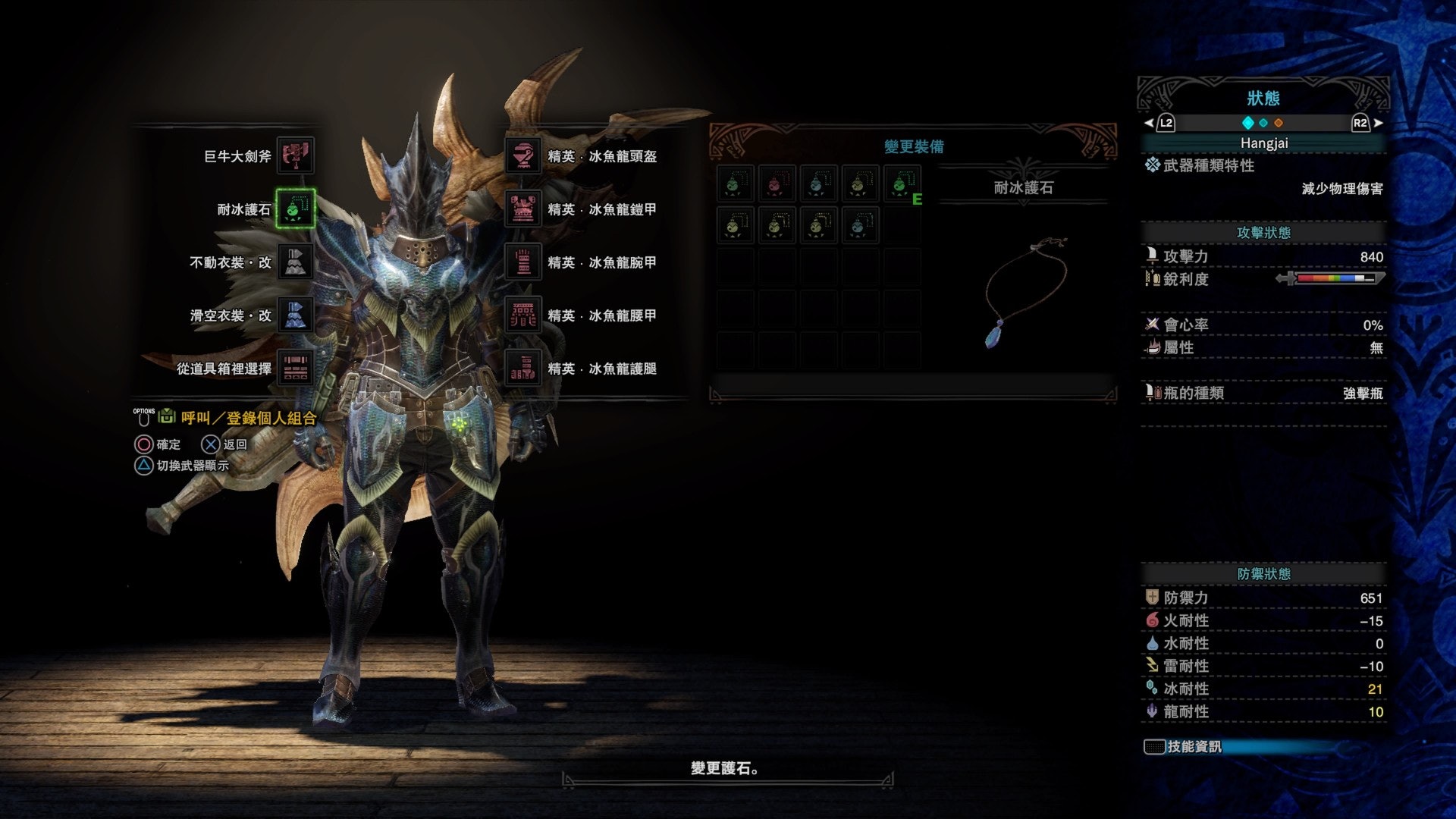Choose the 不動衣裝・改 mantle slot
Screen dimensions: 1456x819
(x=295, y=262)
